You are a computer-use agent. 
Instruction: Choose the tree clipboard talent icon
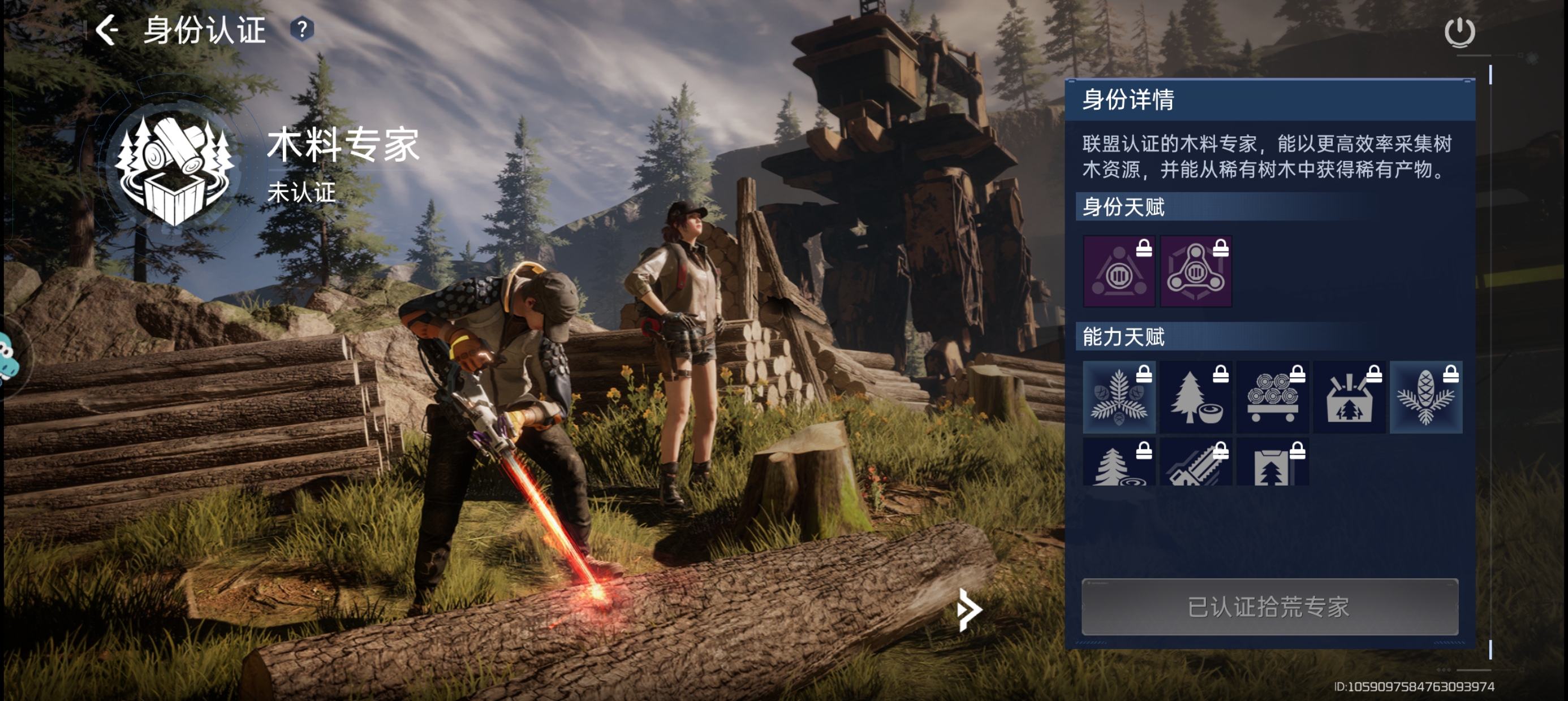(1272, 464)
